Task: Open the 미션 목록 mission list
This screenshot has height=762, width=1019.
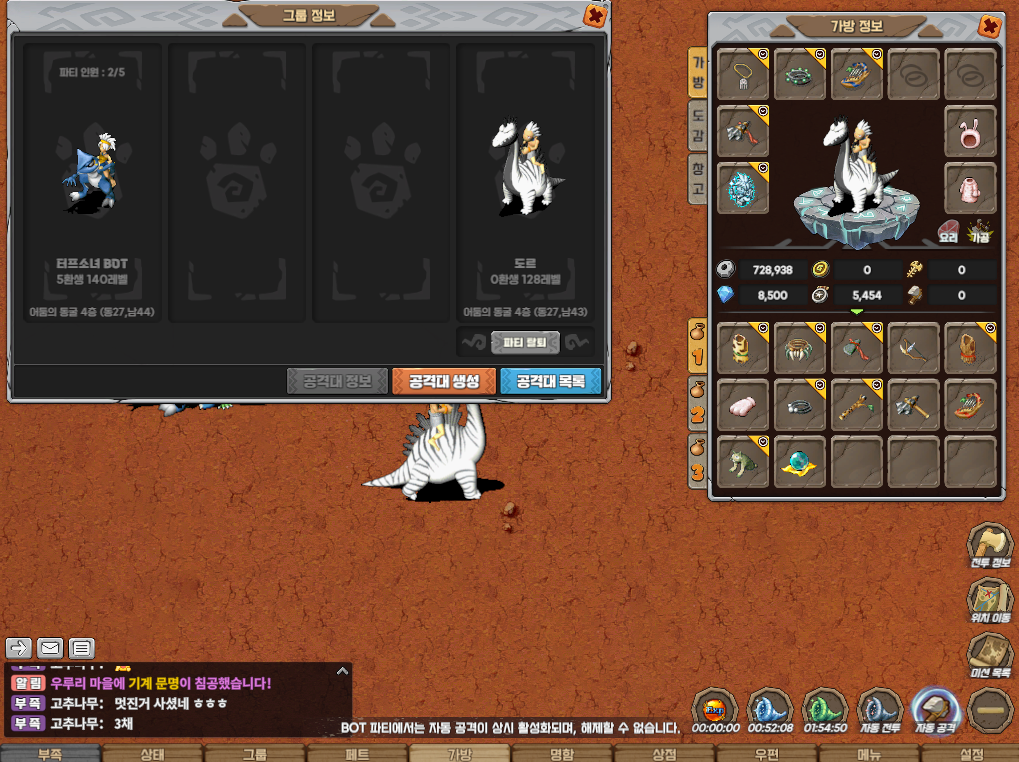Action: 989,657
